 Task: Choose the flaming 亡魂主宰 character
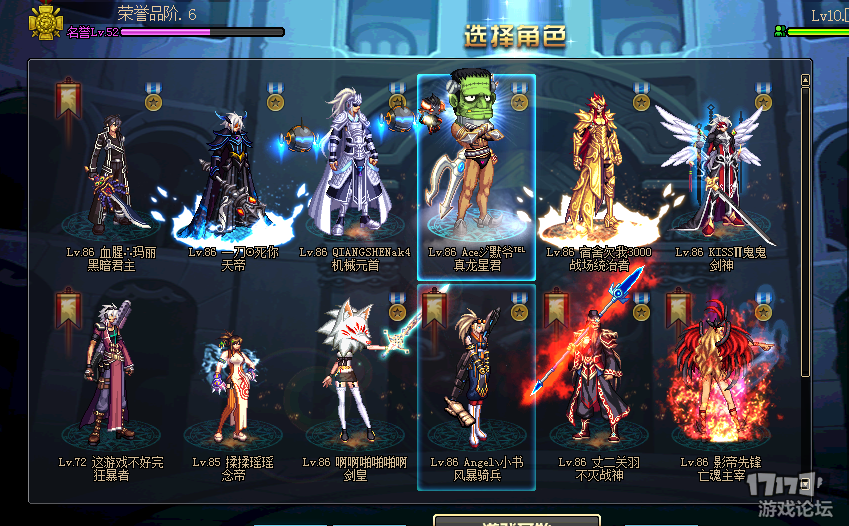click(x=720, y=385)
